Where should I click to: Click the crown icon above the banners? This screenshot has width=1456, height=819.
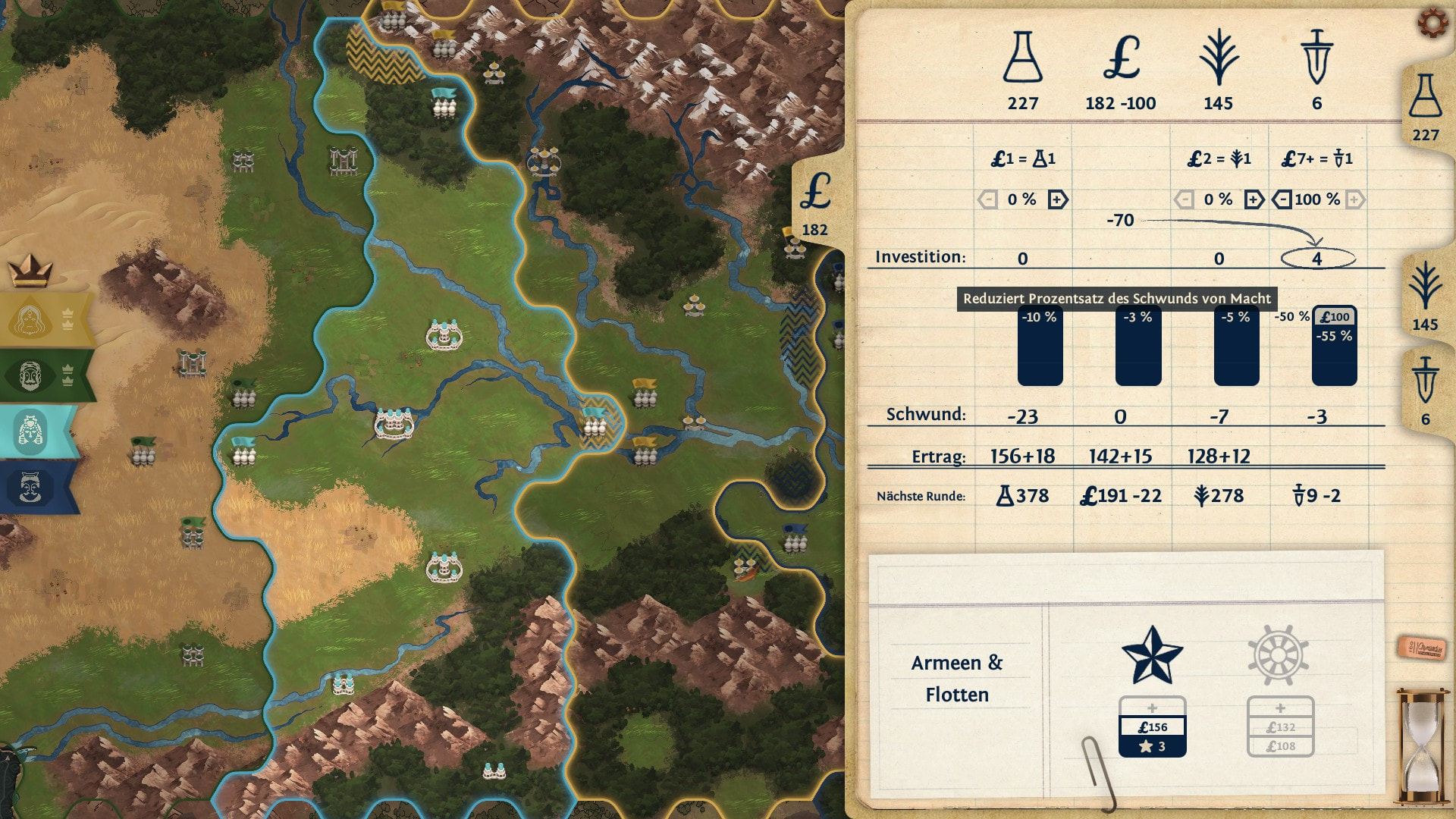tap(30, 269)
